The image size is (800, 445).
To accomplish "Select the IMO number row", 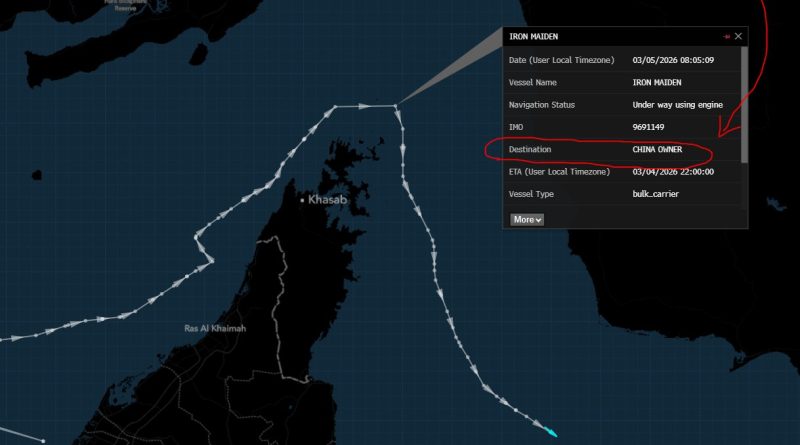I will (622, 127).
